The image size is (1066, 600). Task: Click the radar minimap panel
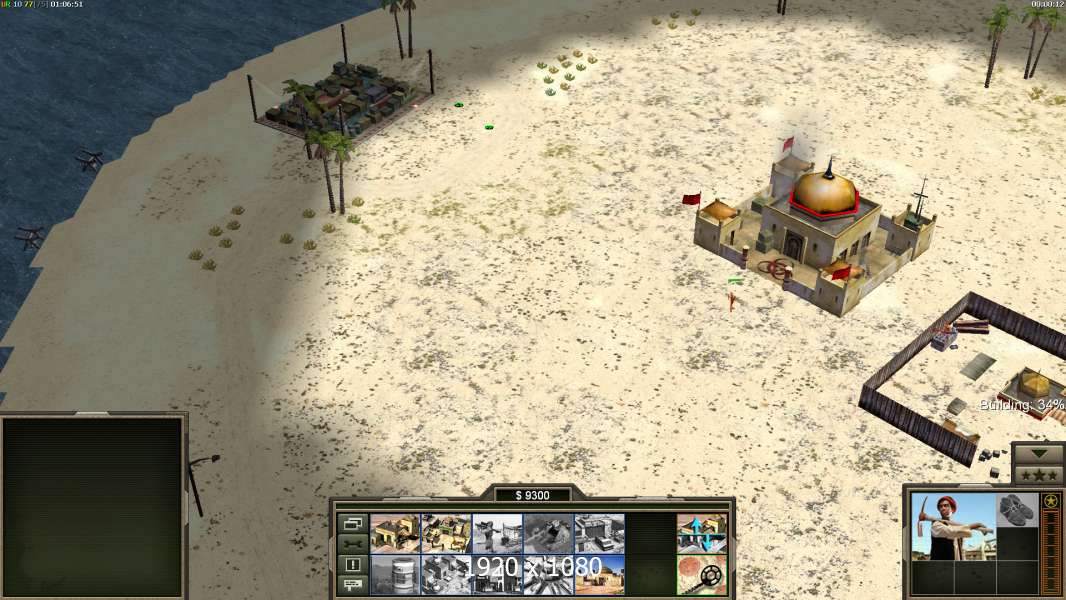click(x=93, y=506)
